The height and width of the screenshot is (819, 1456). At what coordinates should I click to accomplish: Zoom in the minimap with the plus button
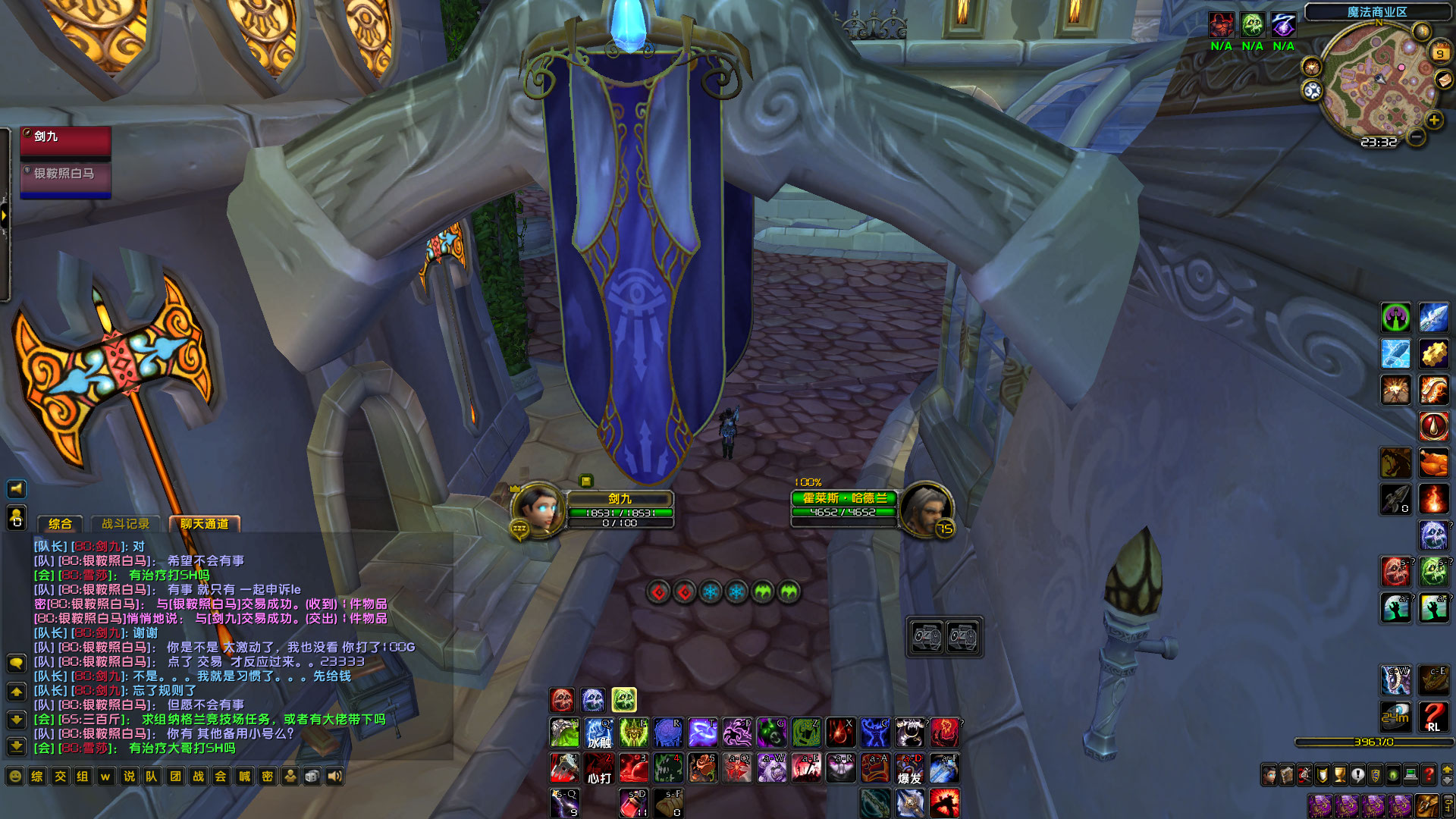coord(1432,121)
